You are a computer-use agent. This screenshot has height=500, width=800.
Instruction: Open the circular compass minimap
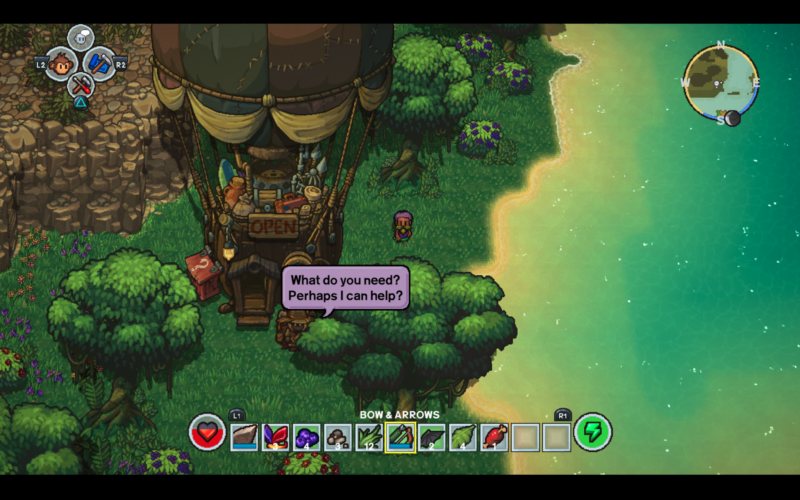pyautogui.click(x=719, y=82)
